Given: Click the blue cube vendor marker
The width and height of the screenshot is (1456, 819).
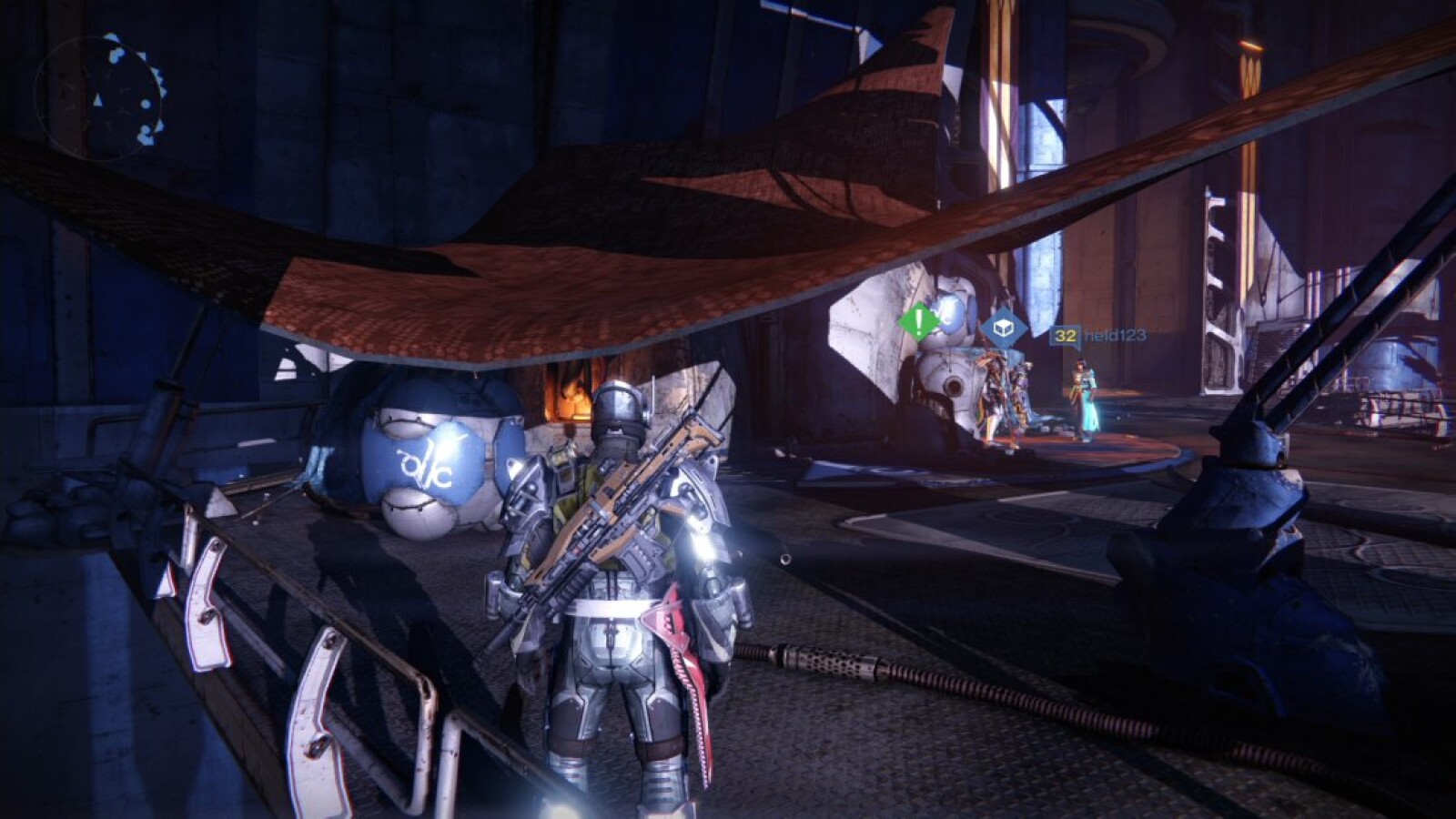Looking at the screenshot, I should pyautogui.click(x=1003, y=328).
